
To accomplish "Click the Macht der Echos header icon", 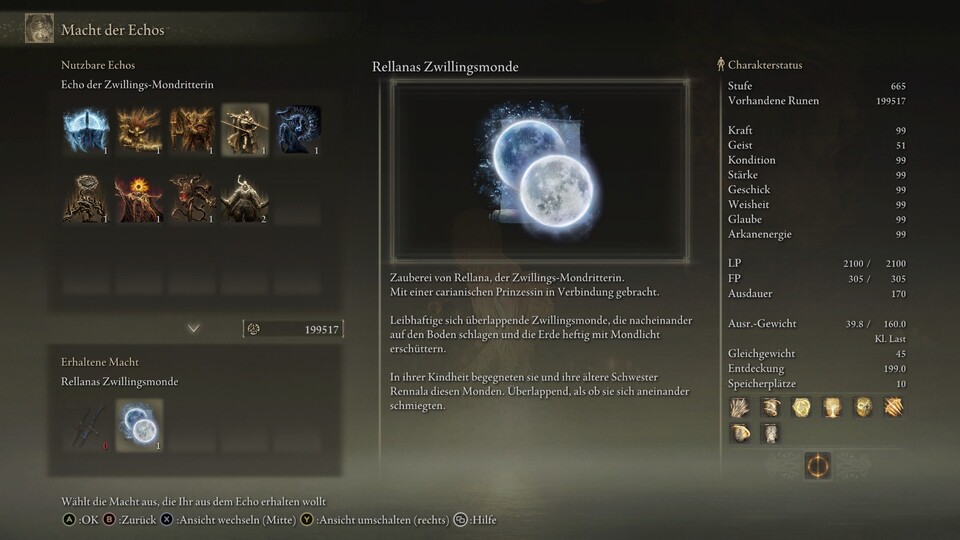I will (x=39, y=28).
